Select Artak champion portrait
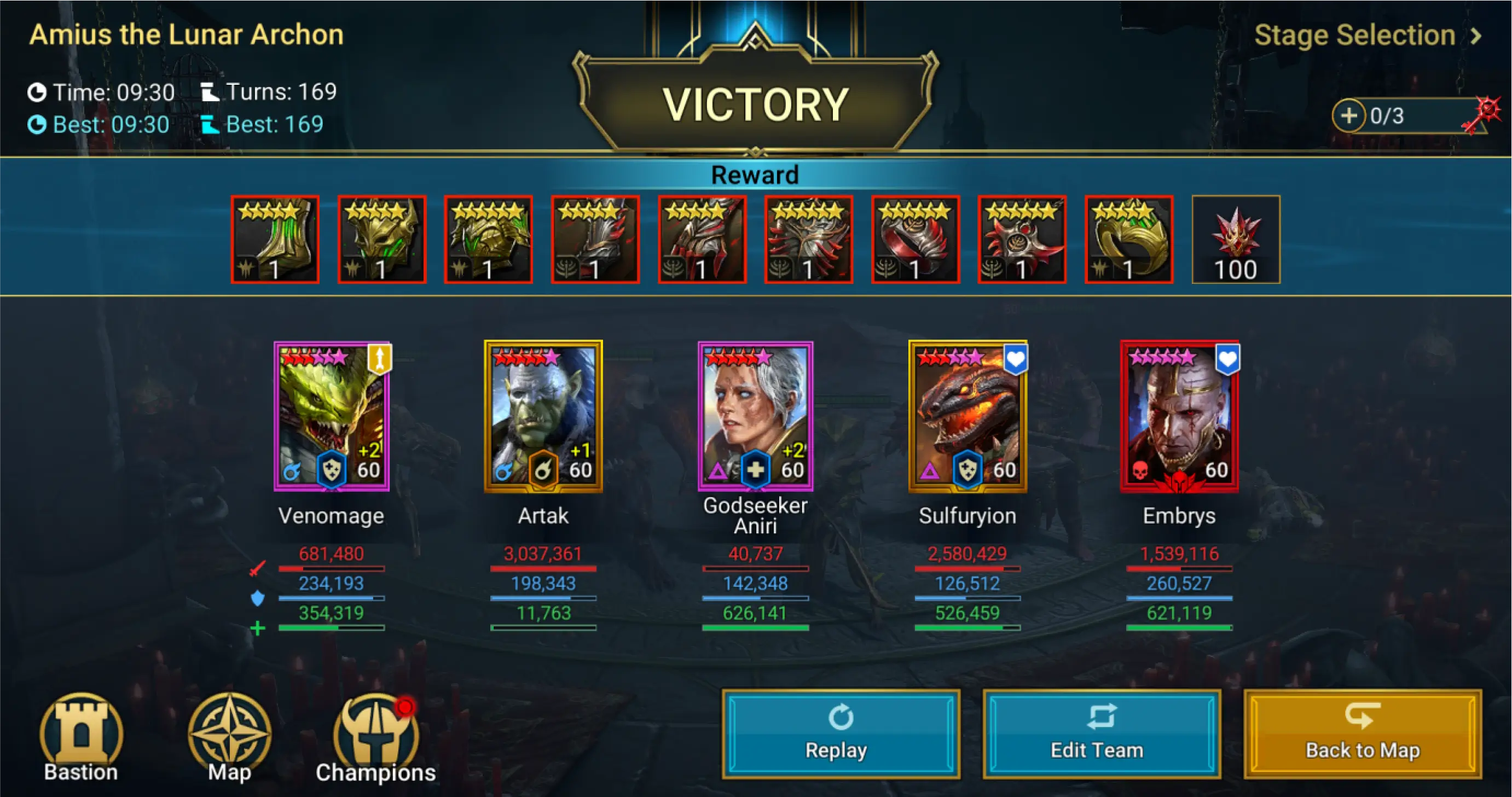This screenshot has width=1512, height=797. [x=543, y=416]
